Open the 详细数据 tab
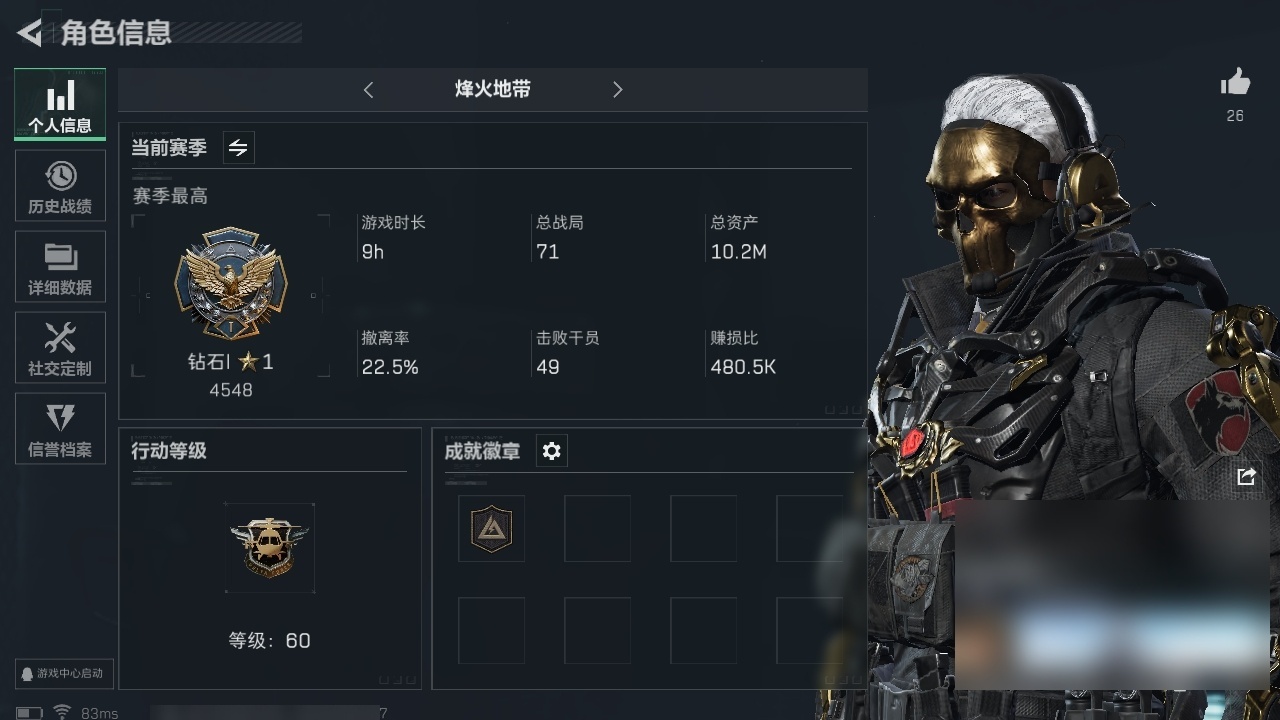The height and width of the screenshot is (720, 1280). point(60,267)
